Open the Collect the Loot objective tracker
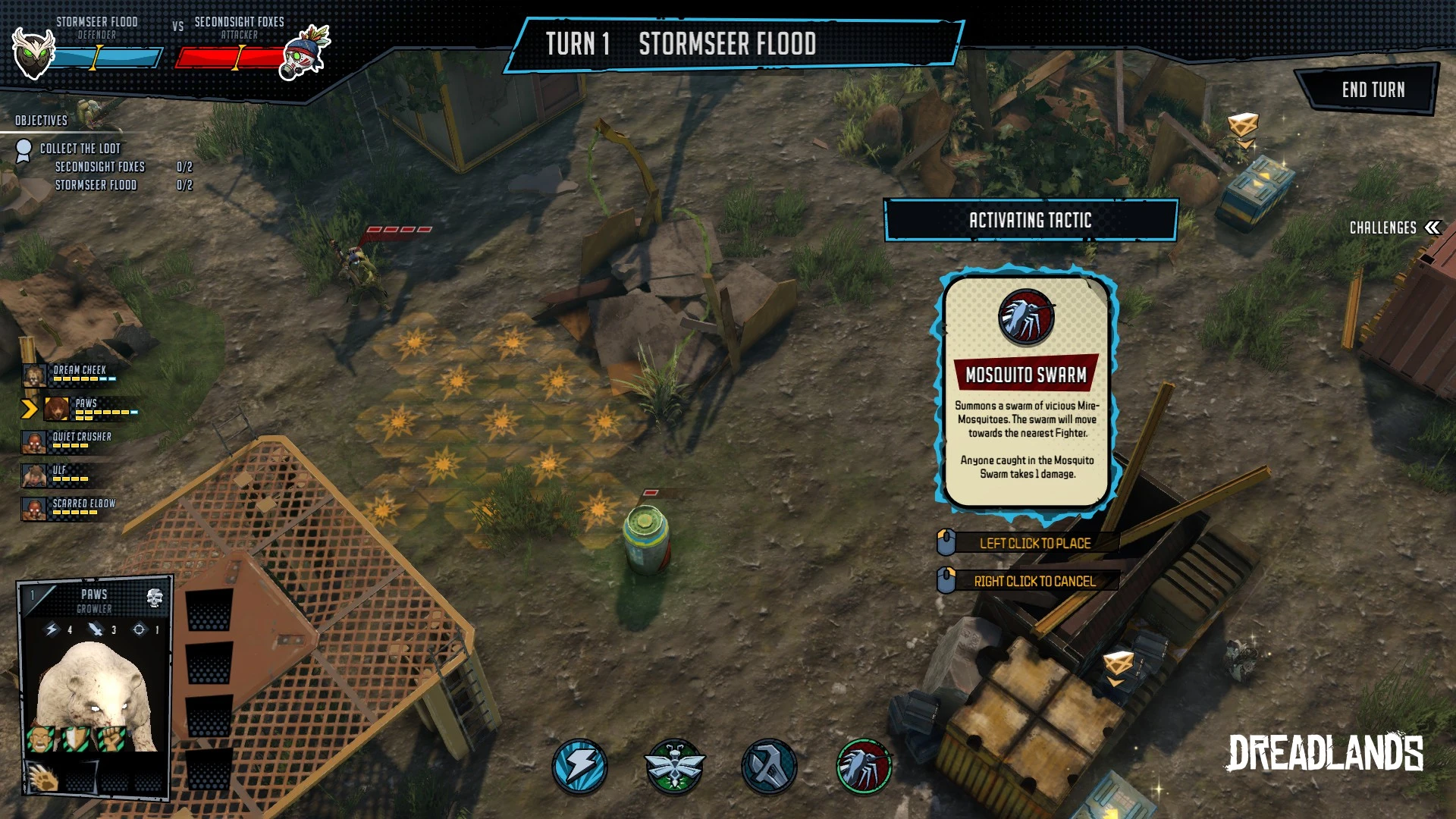This screenshot has height=819, width=1456. pyautogui.click(x=80, y=149)
